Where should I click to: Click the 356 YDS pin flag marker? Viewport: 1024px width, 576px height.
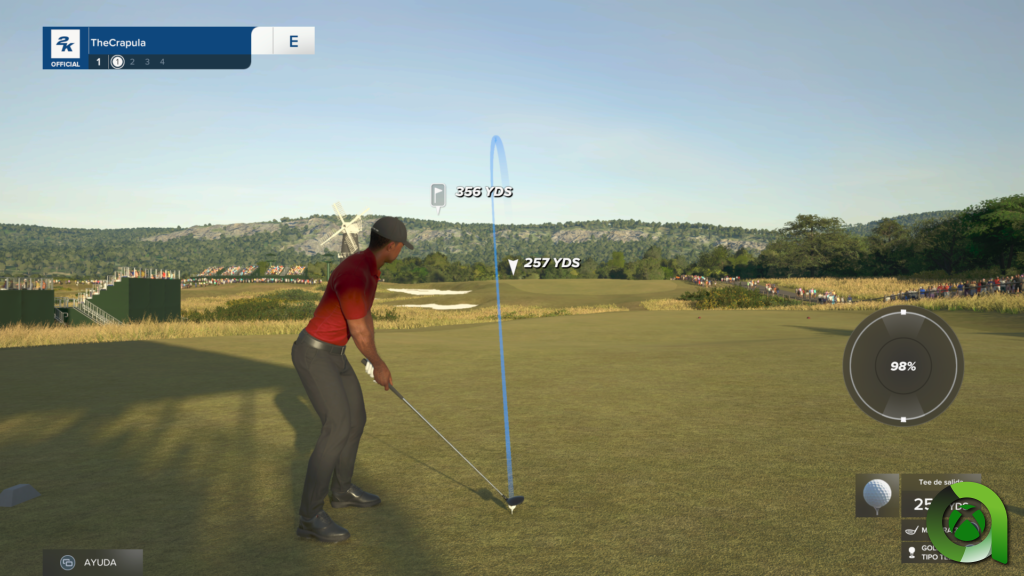tap(438, 195)
